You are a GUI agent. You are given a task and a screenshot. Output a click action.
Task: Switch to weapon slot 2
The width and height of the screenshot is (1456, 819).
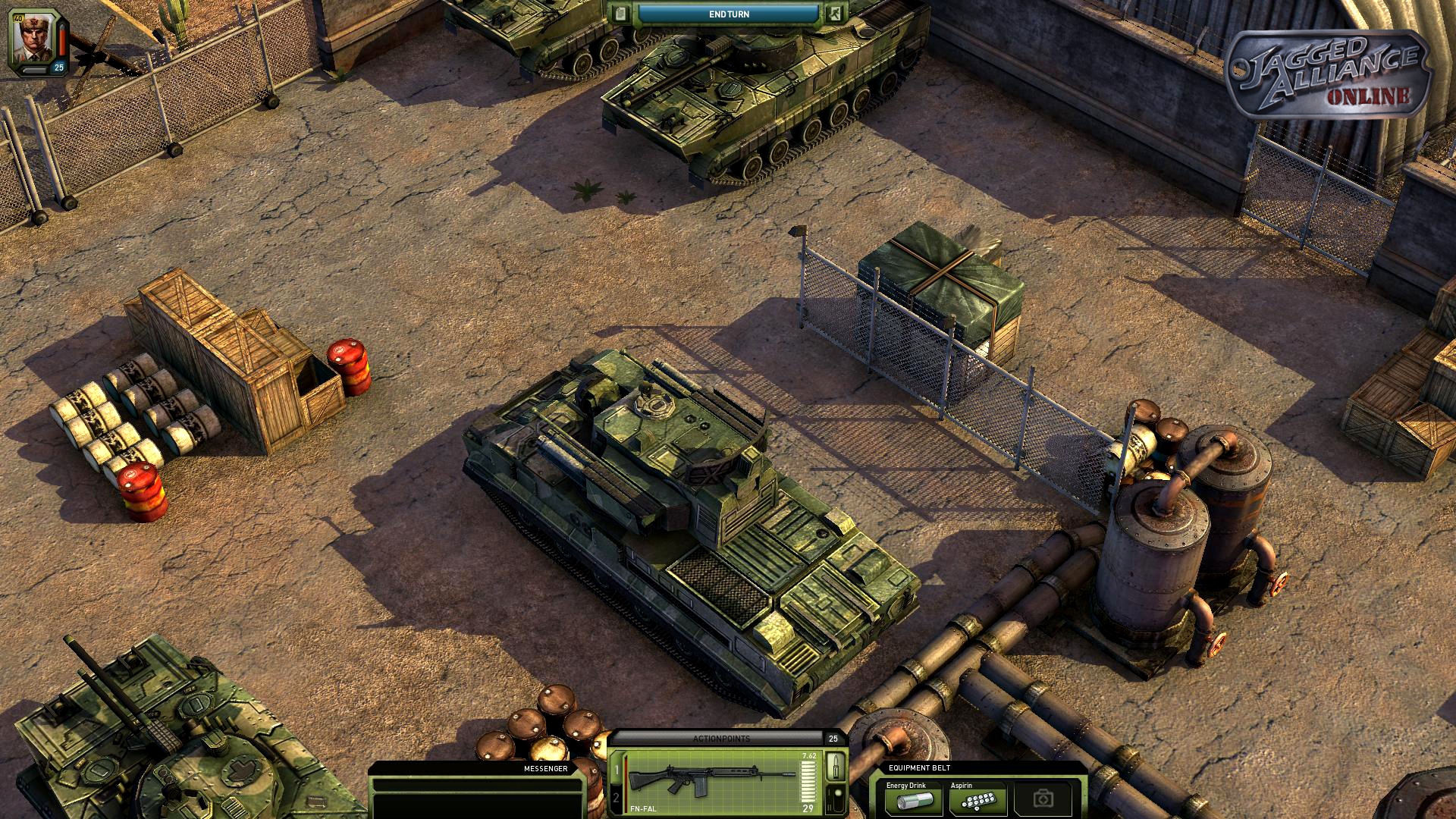click(x=617, y=798)
